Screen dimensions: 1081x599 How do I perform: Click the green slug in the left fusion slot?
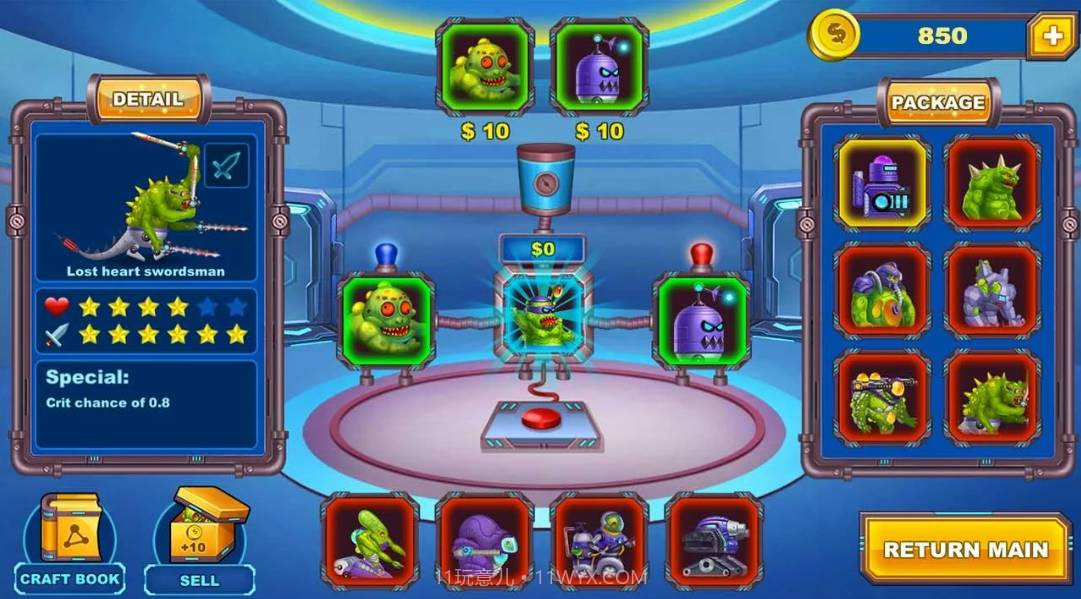[387, 320]
